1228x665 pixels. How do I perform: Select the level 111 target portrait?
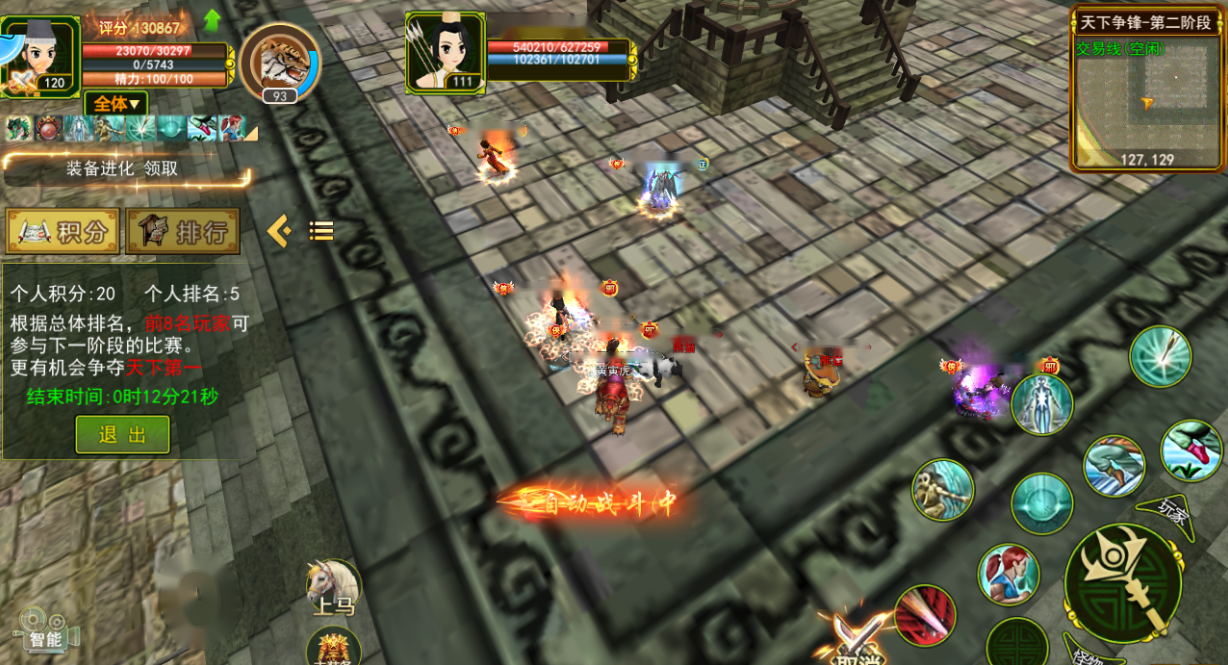tap(445, 52)
